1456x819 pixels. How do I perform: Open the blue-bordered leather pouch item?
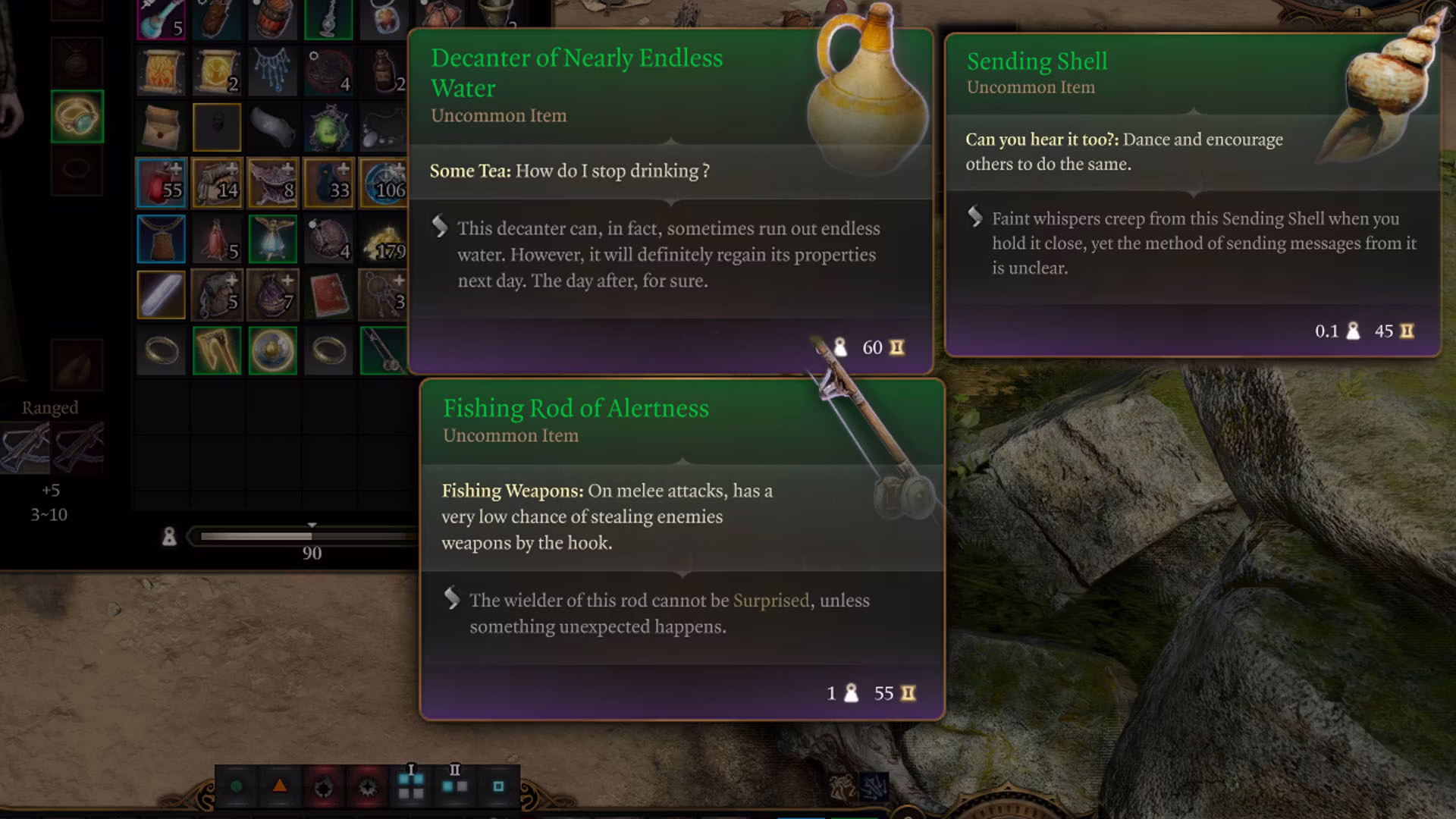[161, 240]
